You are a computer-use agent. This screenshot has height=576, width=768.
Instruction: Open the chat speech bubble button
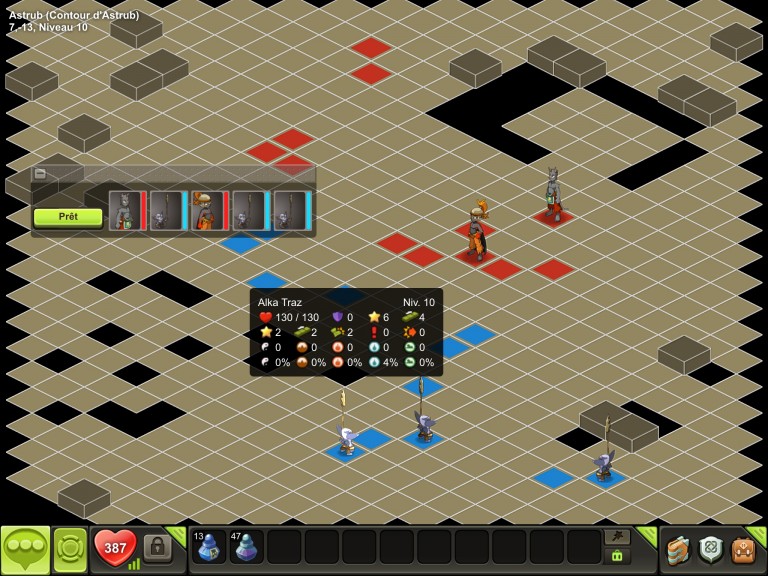(x=25, y=549)
